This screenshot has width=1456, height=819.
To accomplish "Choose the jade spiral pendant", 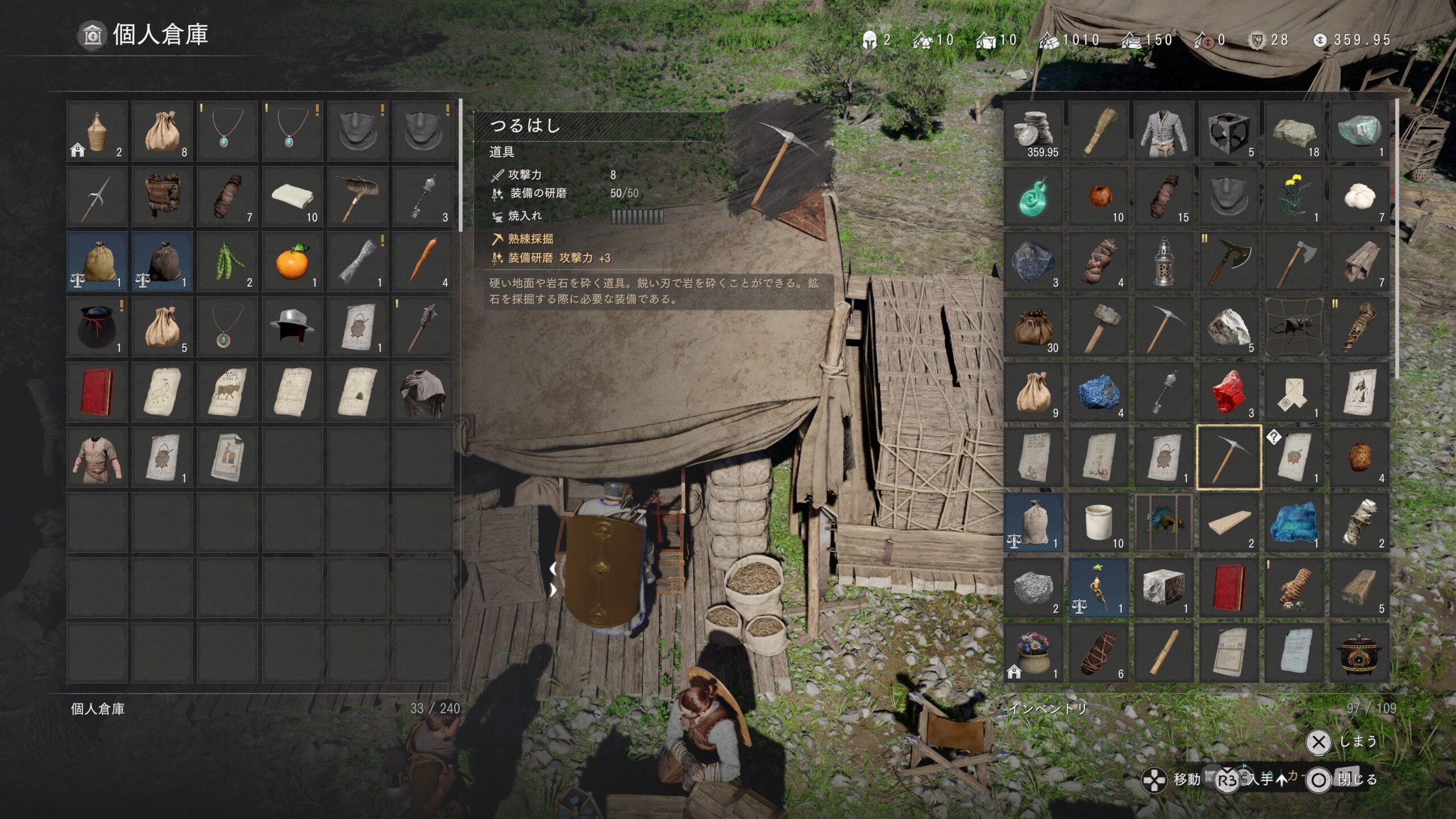I will coord(1034,197).
